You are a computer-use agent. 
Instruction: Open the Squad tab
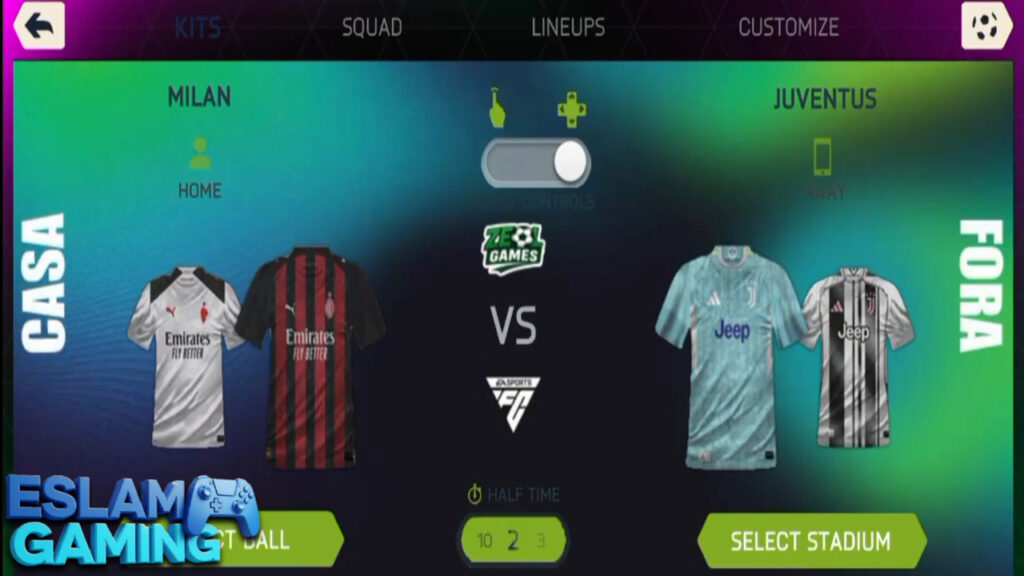372,27
